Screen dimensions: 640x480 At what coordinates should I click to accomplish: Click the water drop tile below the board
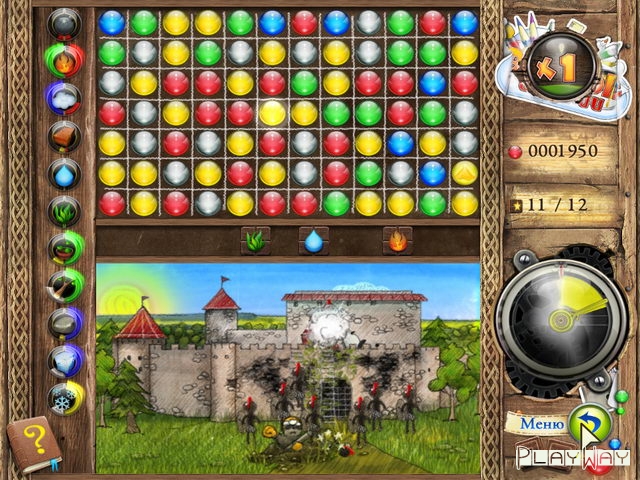click(x=314, y=240)
